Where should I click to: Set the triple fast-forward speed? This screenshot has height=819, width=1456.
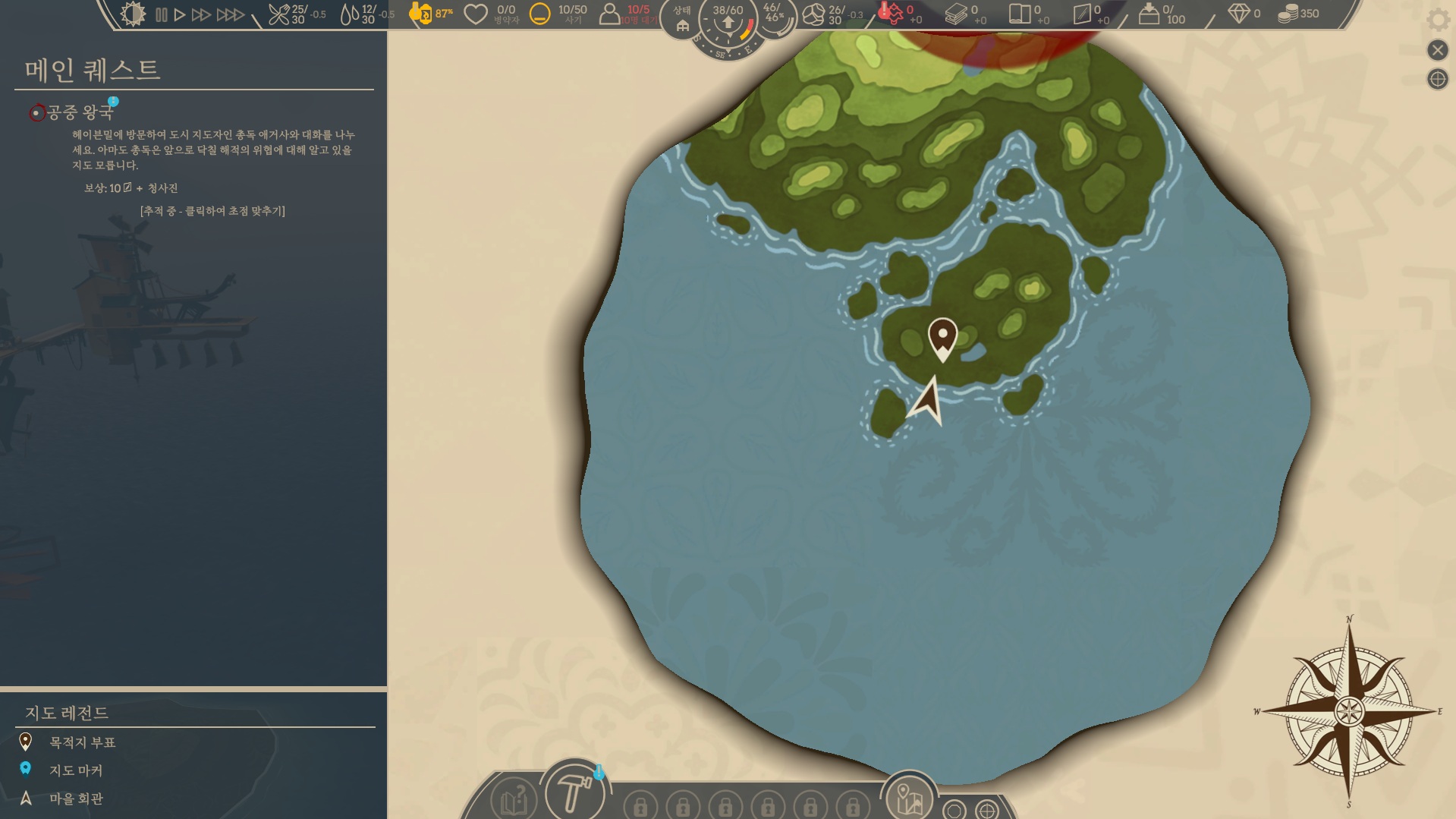tap(230, 14)
